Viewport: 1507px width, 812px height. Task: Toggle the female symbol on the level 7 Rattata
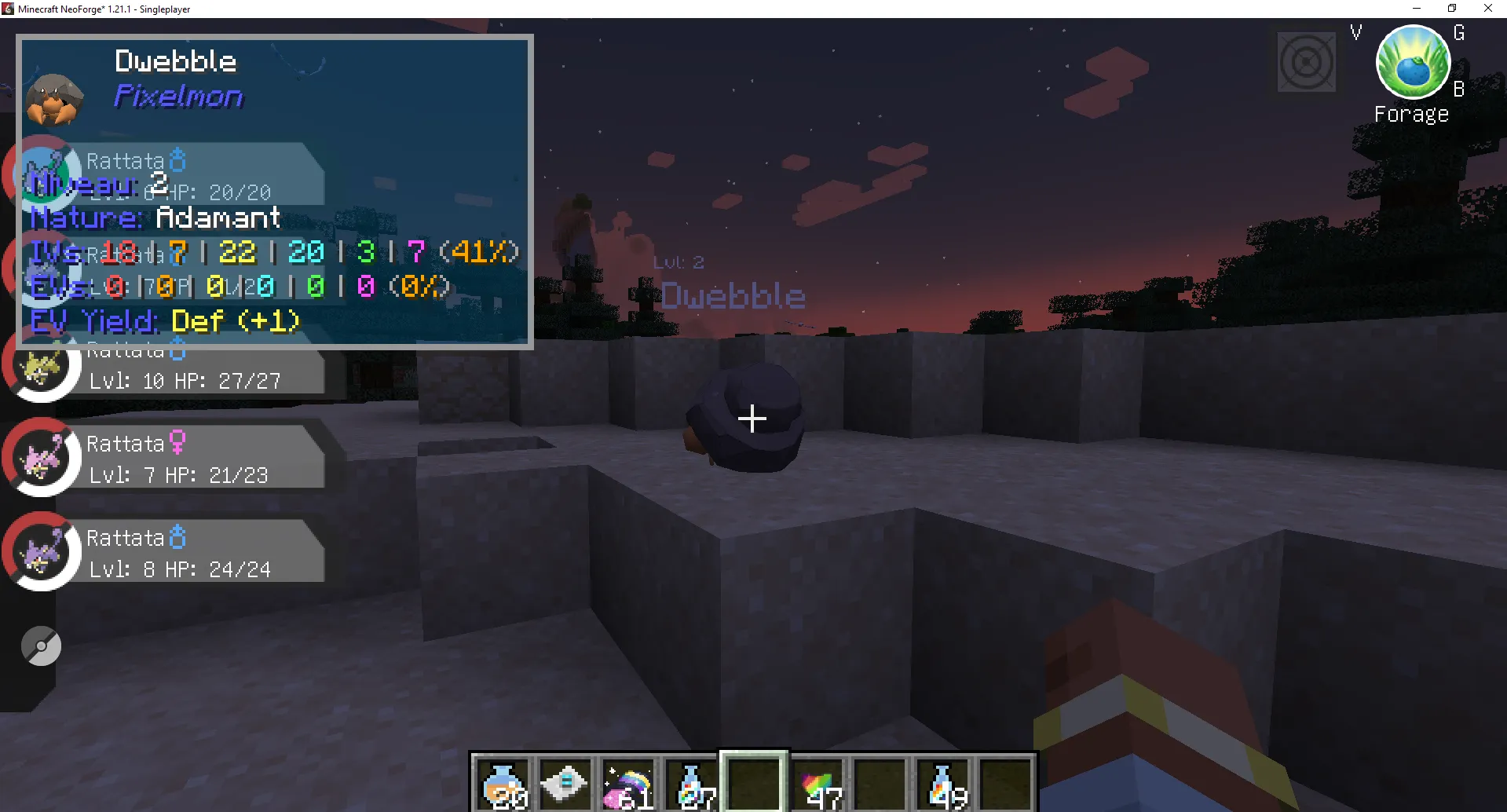coord(178,442)
